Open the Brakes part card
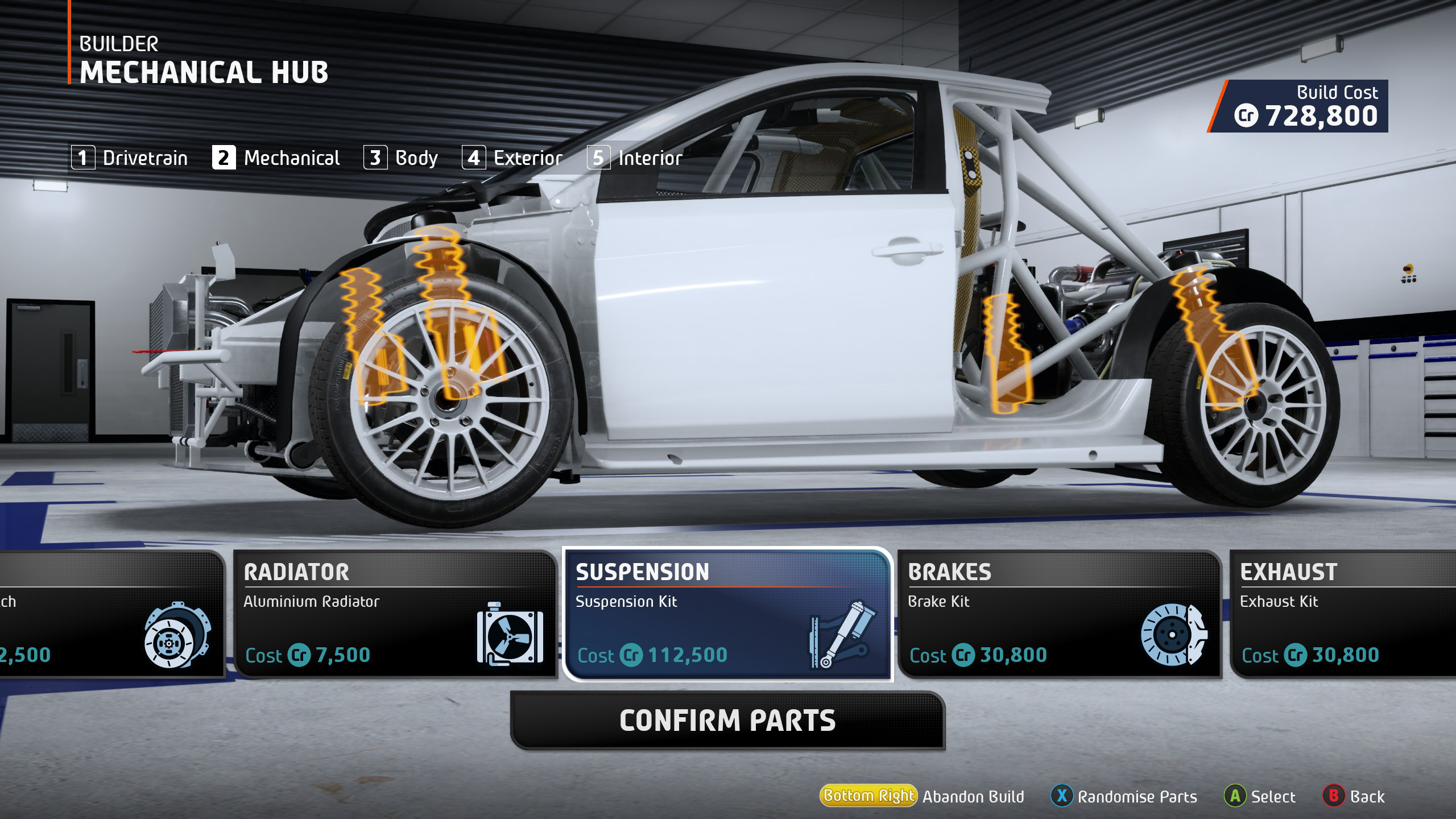Viewport: 1456px width, 819px height. (1060, 614)
